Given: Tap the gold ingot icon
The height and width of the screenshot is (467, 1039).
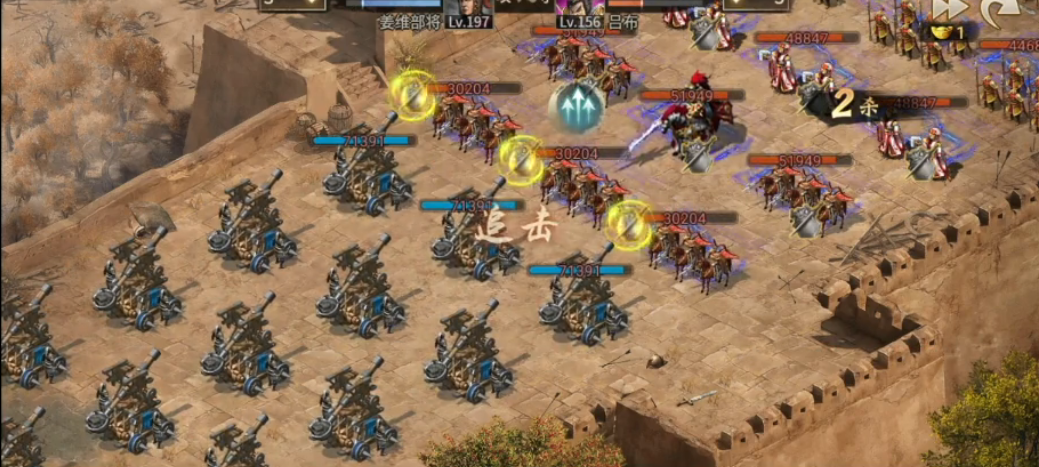Looking at the screenshot, I should pos(942,31).
